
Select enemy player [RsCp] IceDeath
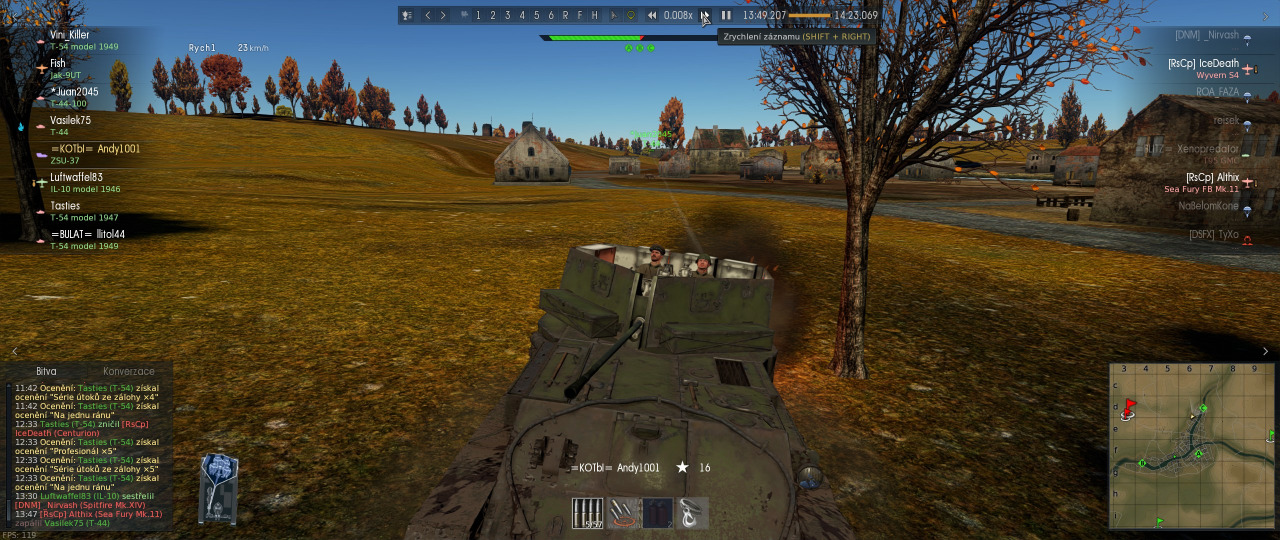[1203, 63]
